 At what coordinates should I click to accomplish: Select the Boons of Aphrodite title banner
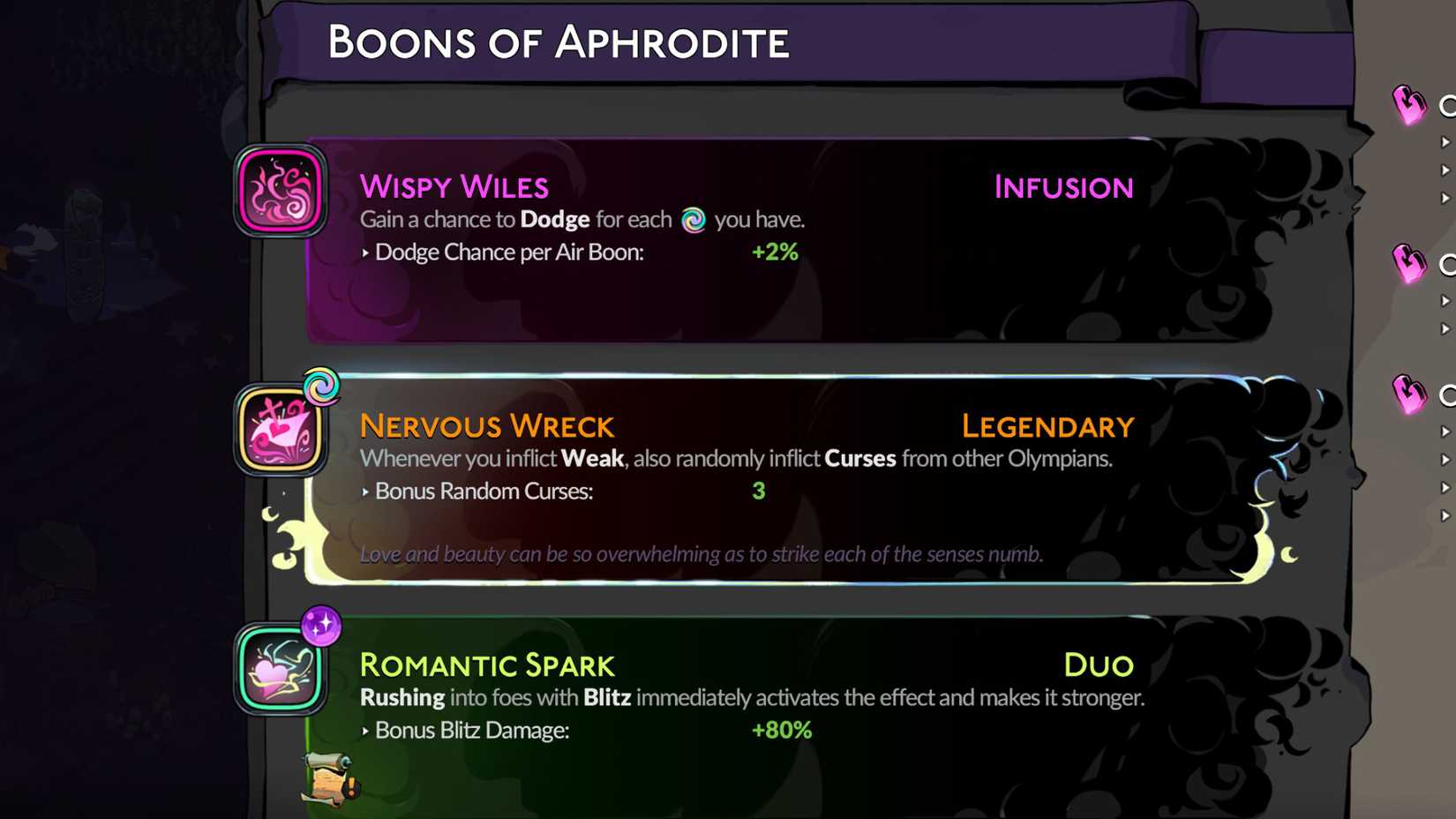coord(559,41)
